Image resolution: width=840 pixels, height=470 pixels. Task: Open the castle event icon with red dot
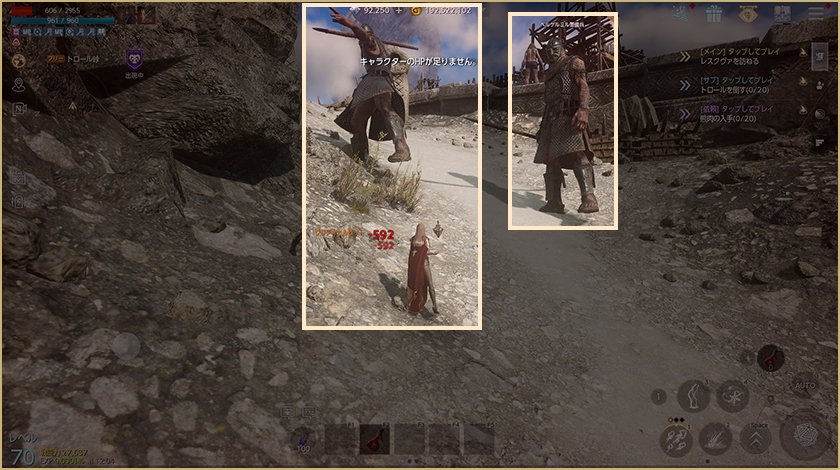(682, 14)
